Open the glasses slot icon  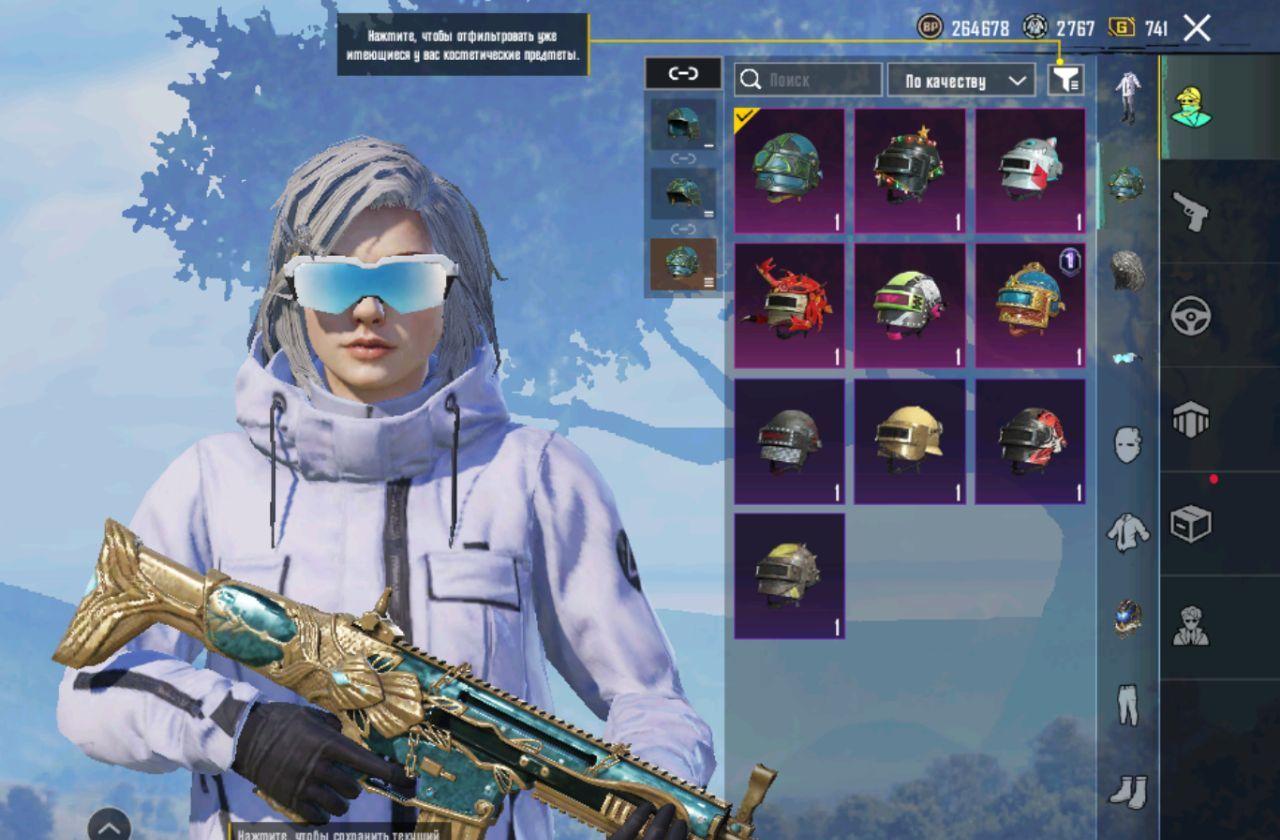coord(1127,357)
